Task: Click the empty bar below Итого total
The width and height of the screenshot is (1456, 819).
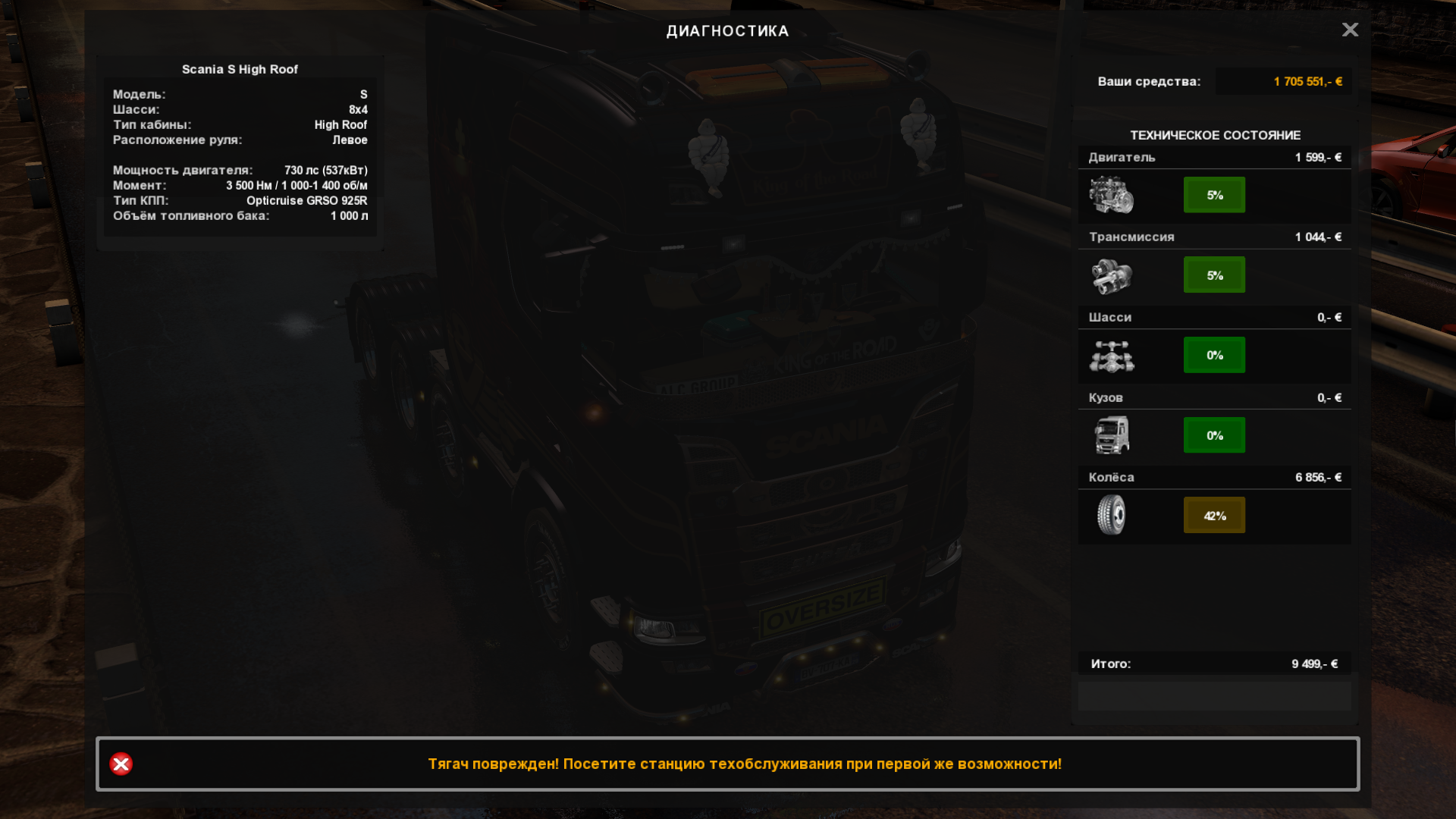Action: coord(1214,695)
